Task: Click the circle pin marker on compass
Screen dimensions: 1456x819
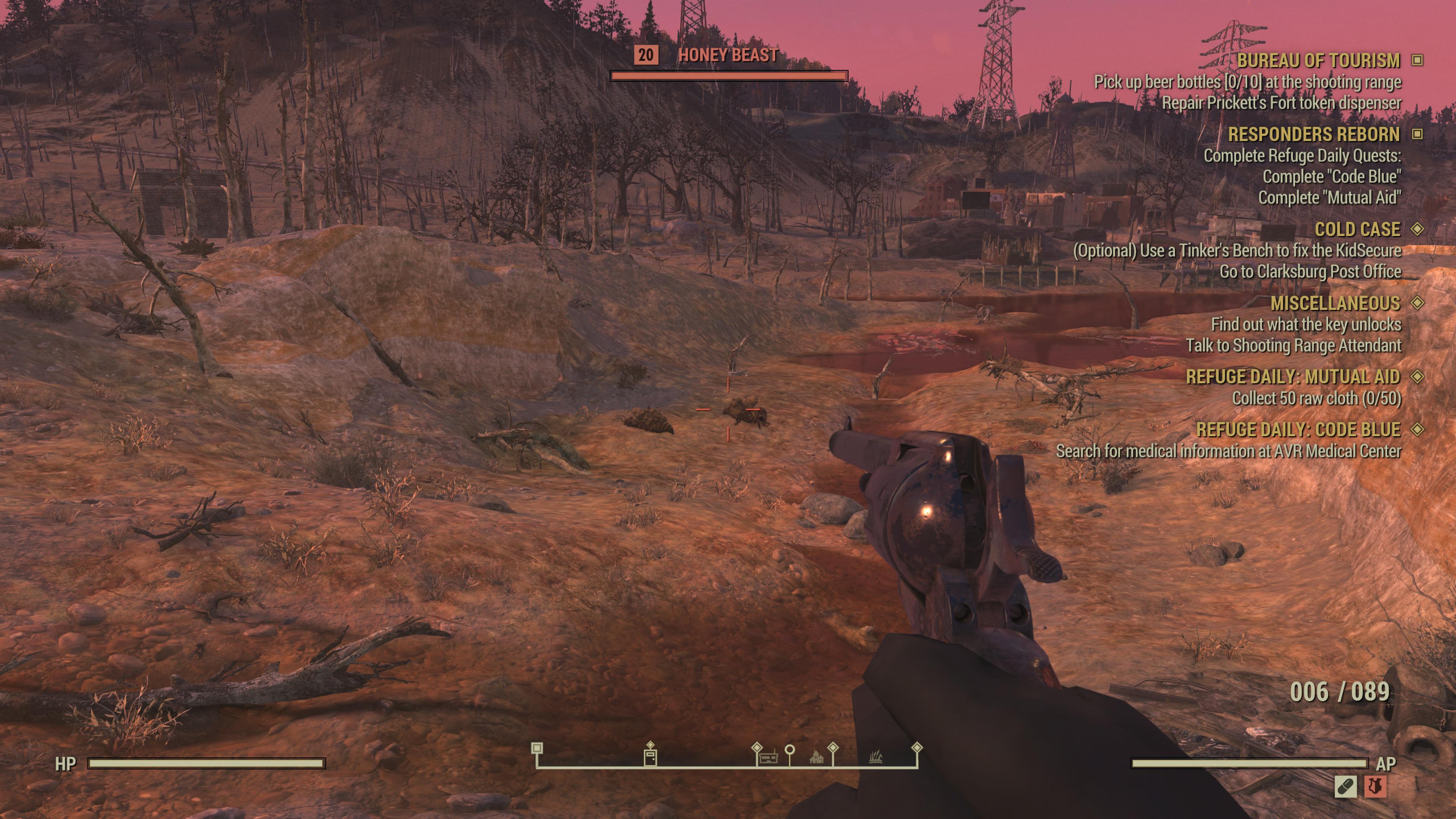Action: pyautogui.click(x=789, y=750)
